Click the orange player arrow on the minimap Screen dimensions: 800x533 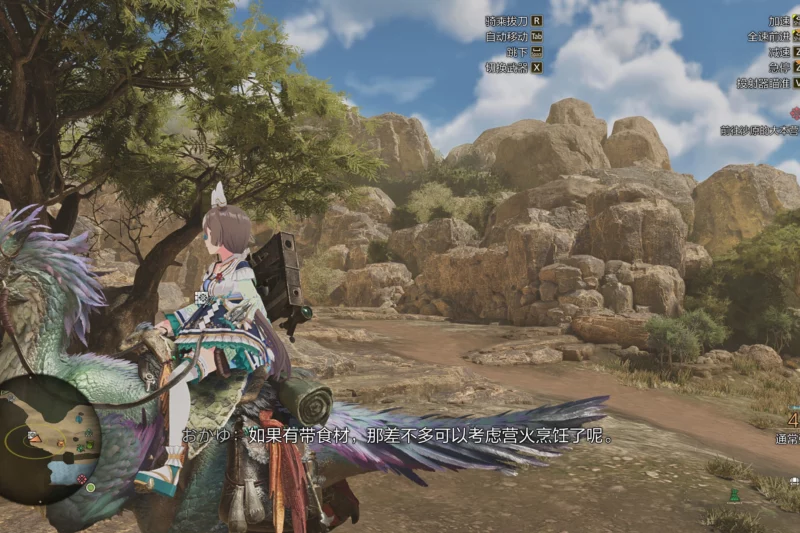[36, 438]
